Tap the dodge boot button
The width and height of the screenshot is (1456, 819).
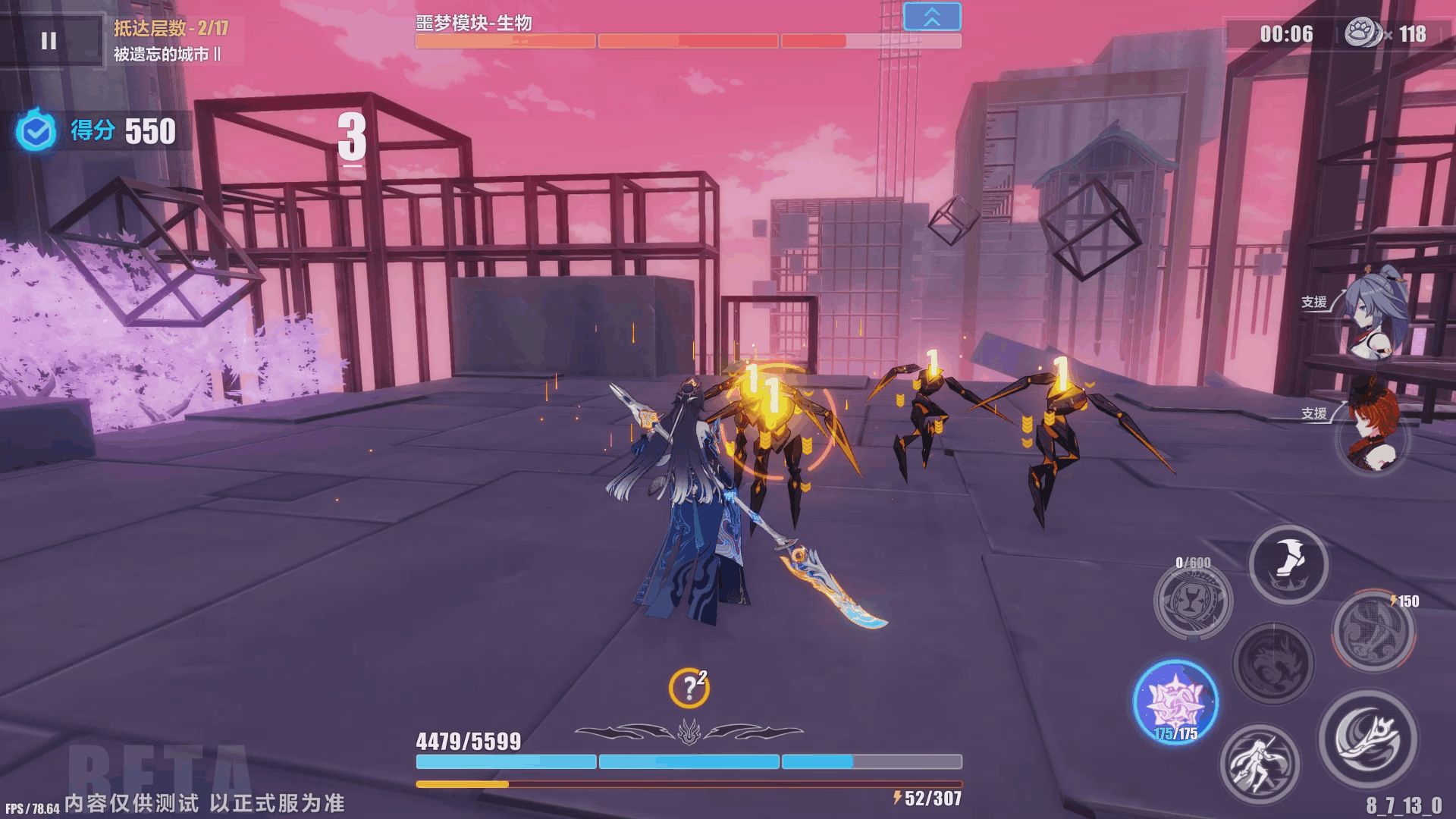(x=1288, y=564)
